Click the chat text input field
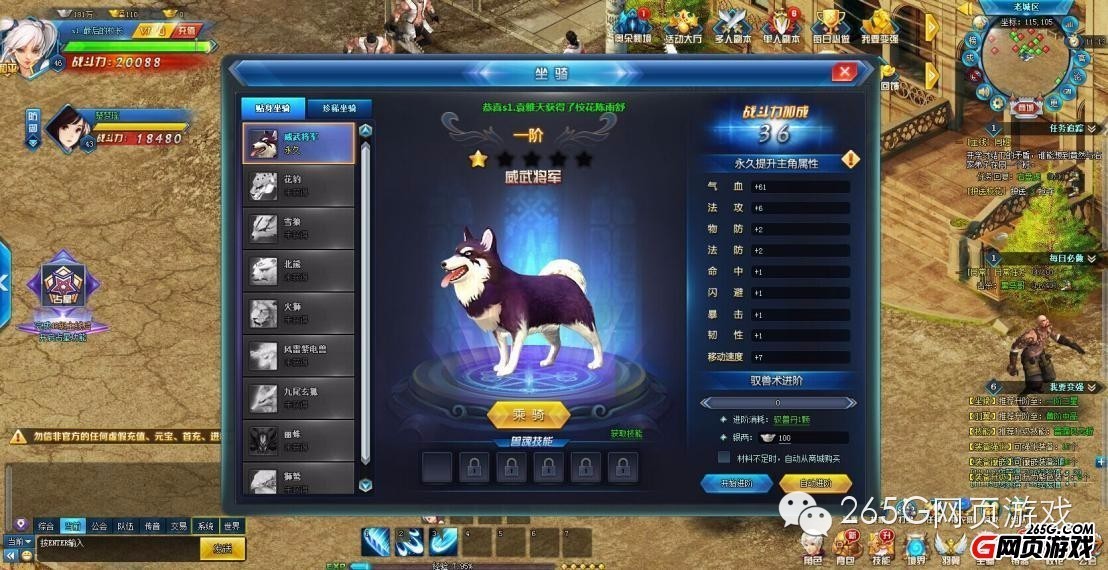The width and height of the screenshot is (1108, 570). click(115, 544)
